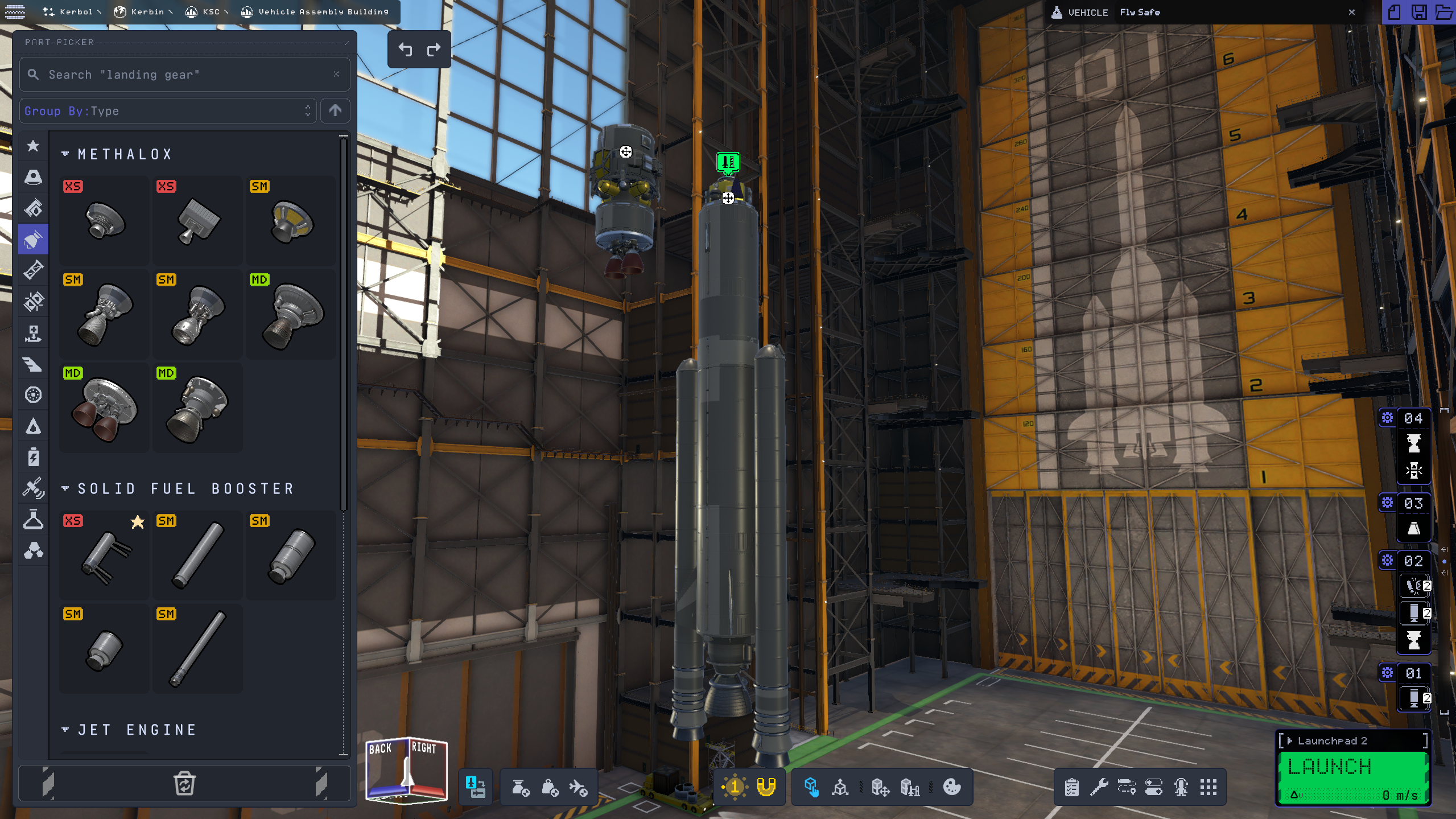Open the Fuel Tanks part category

pos(33,208)
